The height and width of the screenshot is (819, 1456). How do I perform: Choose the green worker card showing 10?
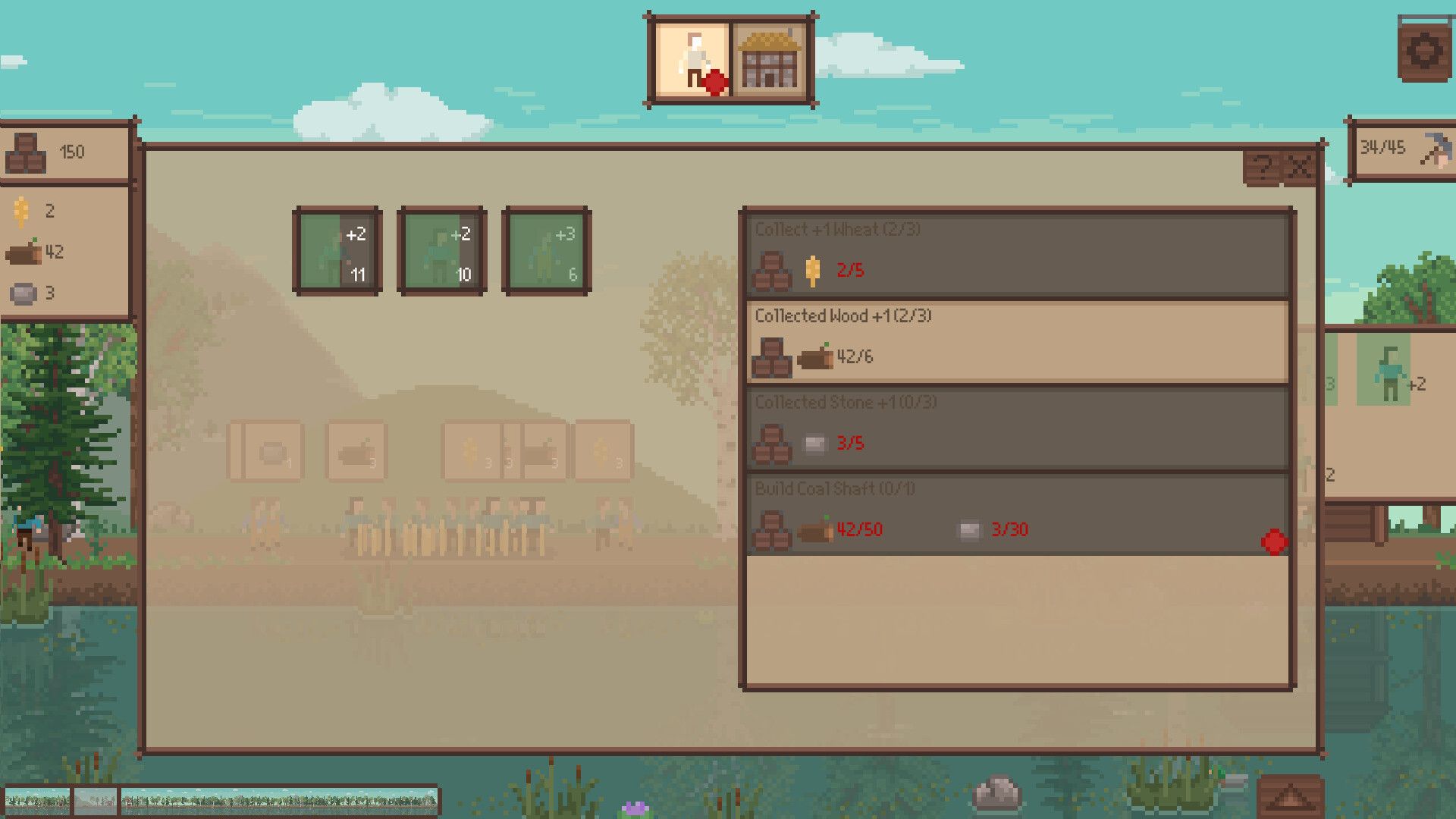[x=442, y=251]
